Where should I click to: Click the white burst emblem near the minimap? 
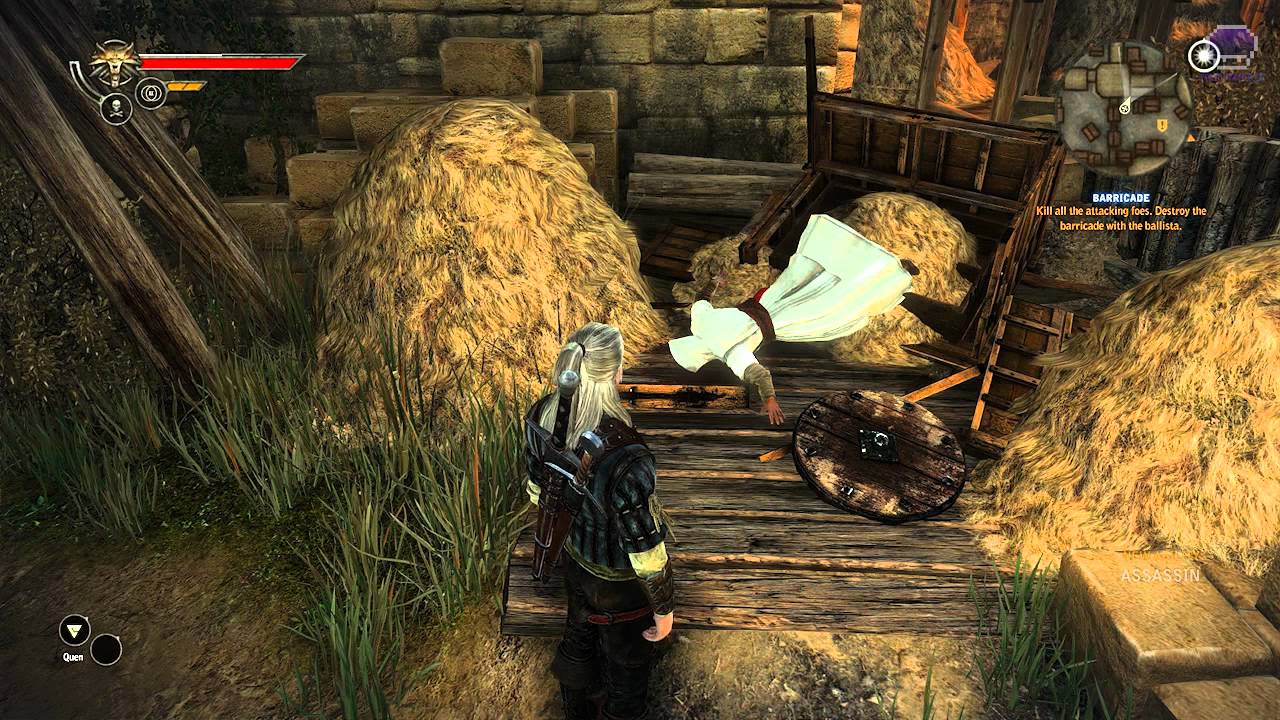(1203, 55)
